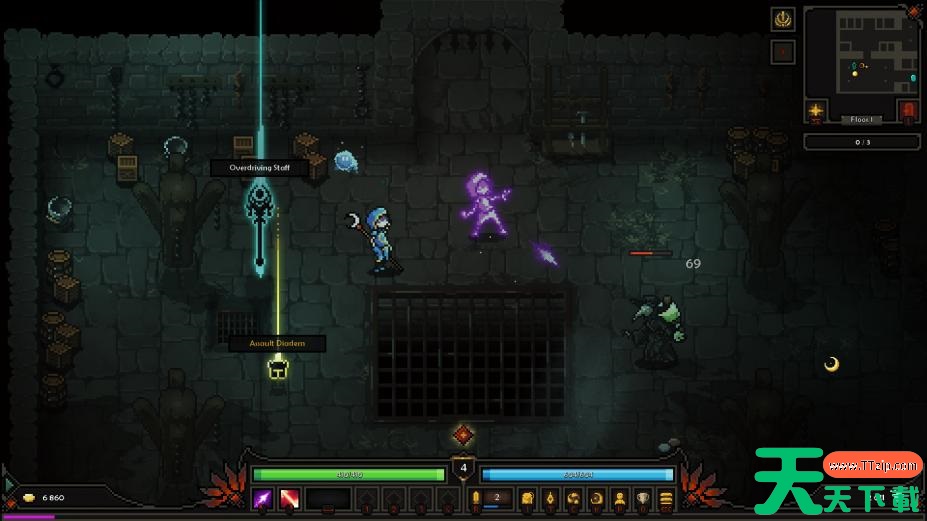Open the character figure icon

click(619, 498)
